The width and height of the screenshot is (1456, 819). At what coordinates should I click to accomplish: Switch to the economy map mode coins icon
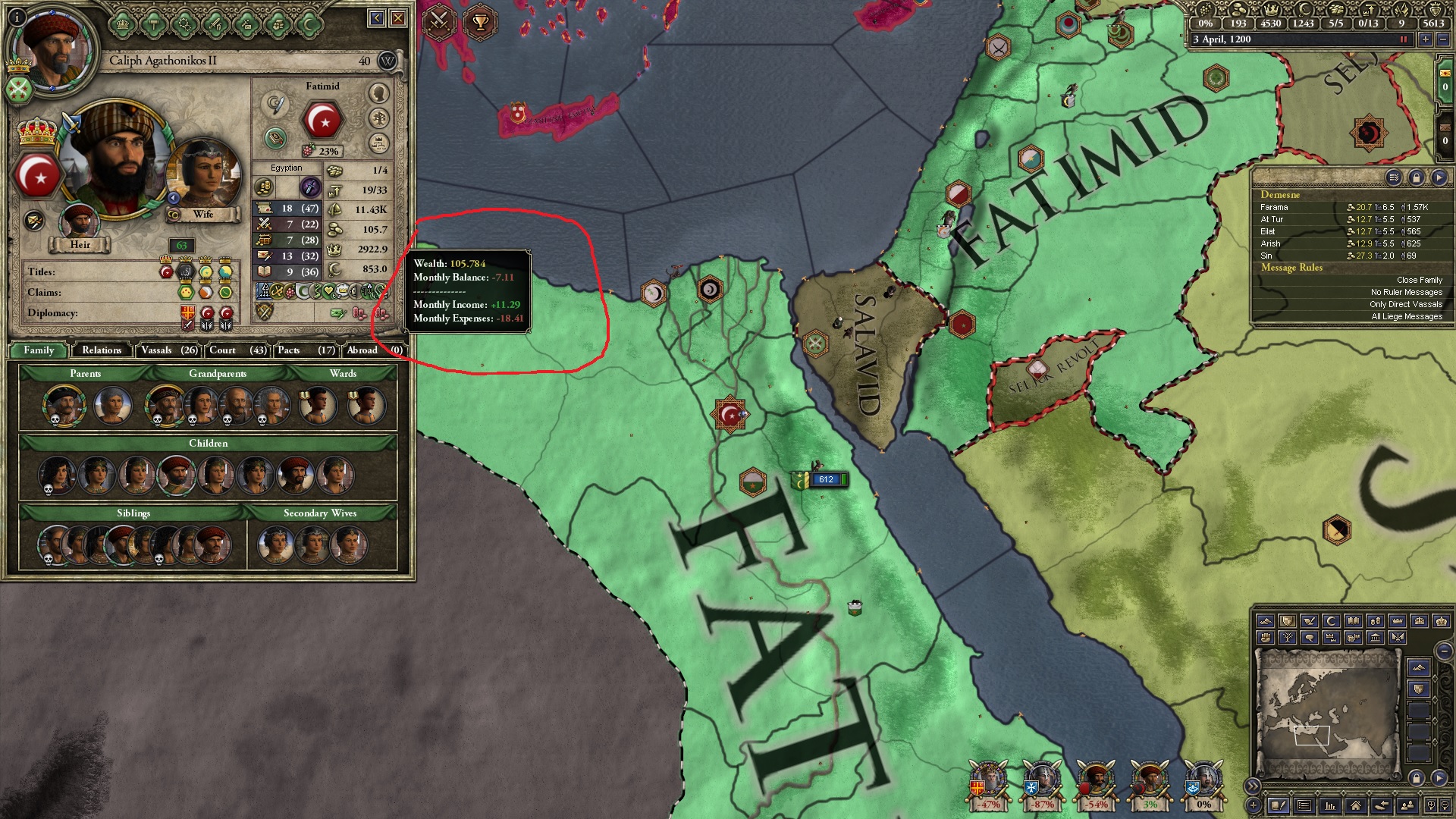[1374, 621]
